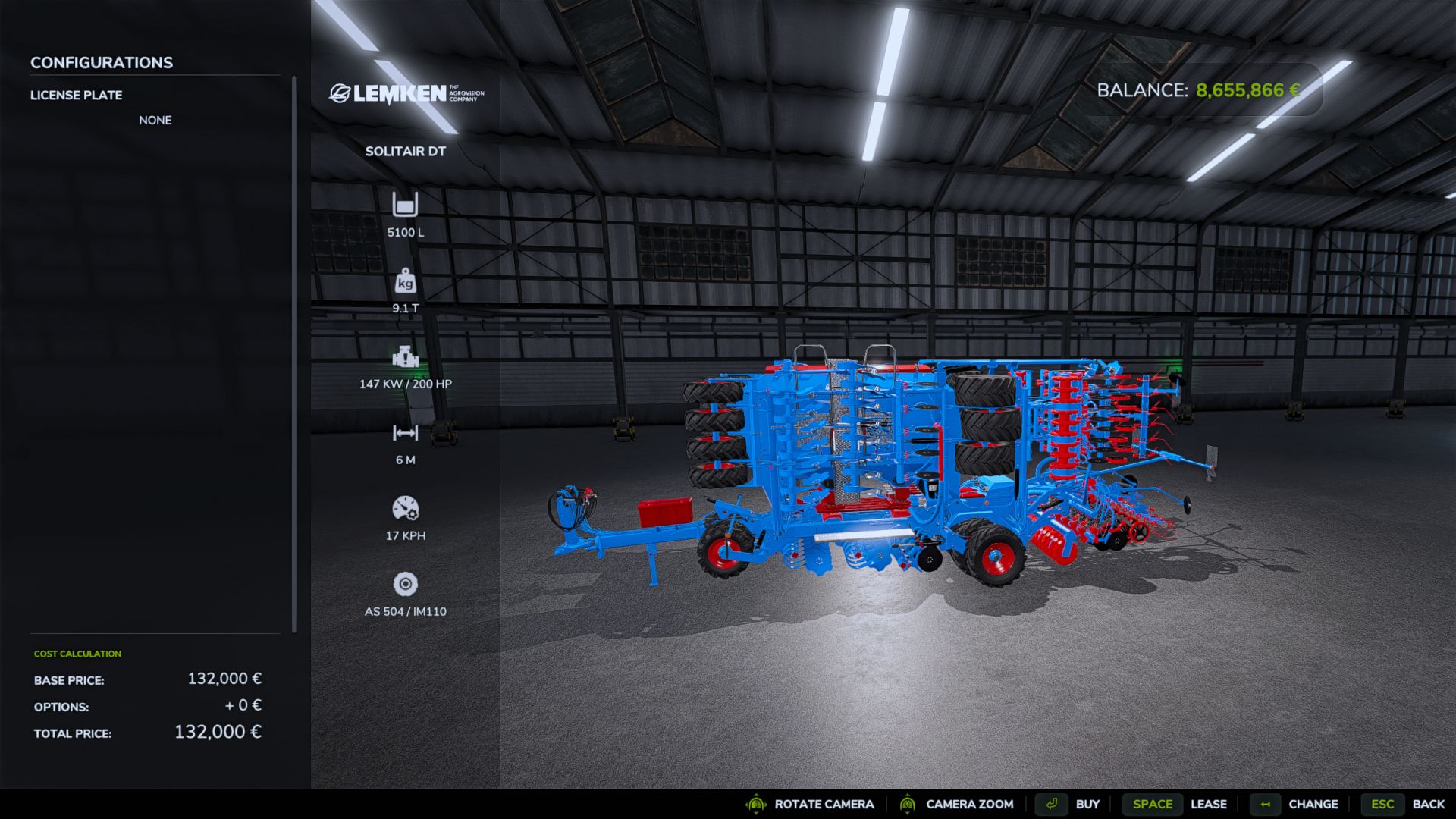The width and height of the screenshot is (1456, 819).
Task: Click the Lease option on the bottom bar
Action: tap(1209, 804)
